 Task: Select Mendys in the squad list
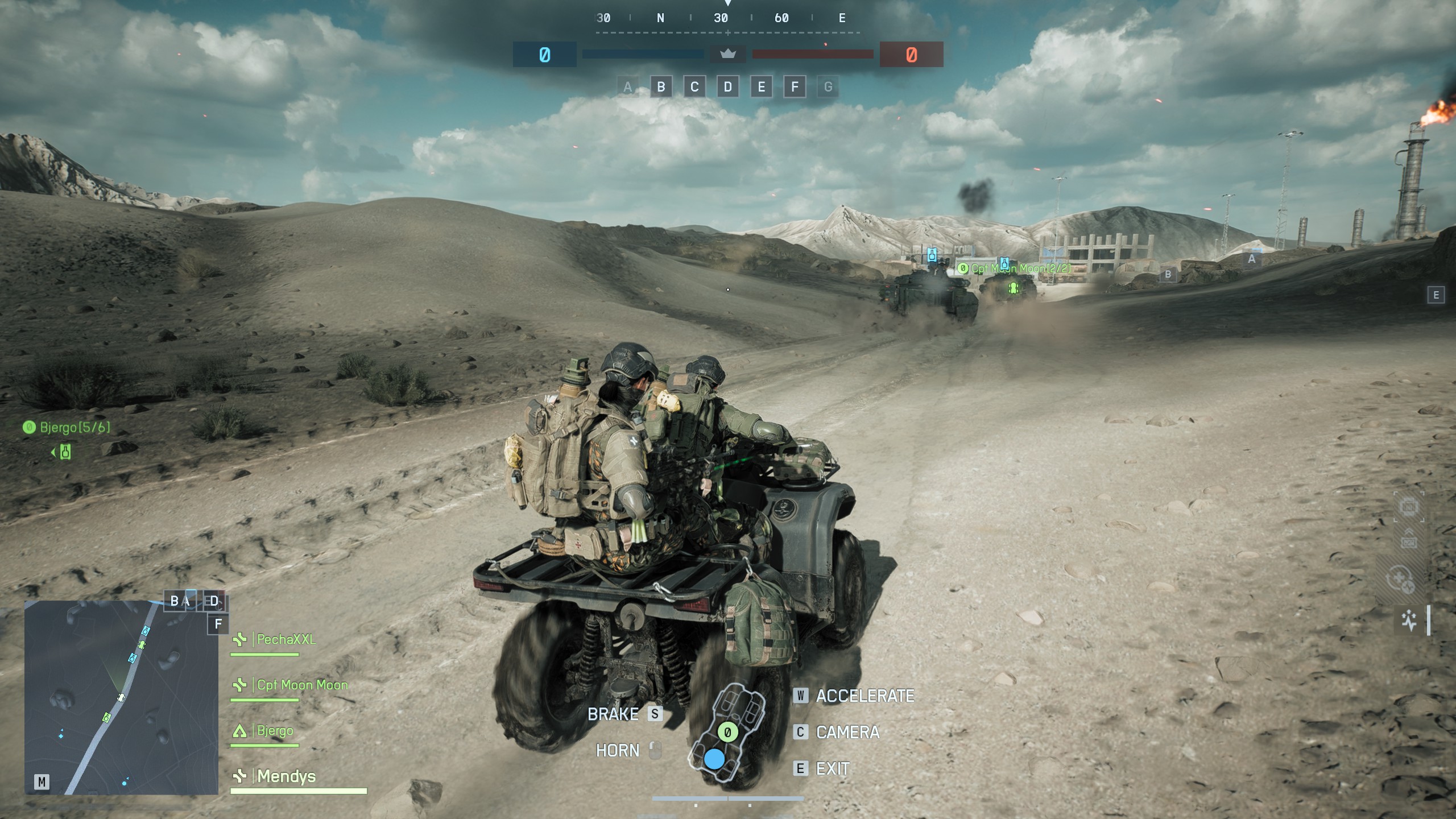(286, 776)
